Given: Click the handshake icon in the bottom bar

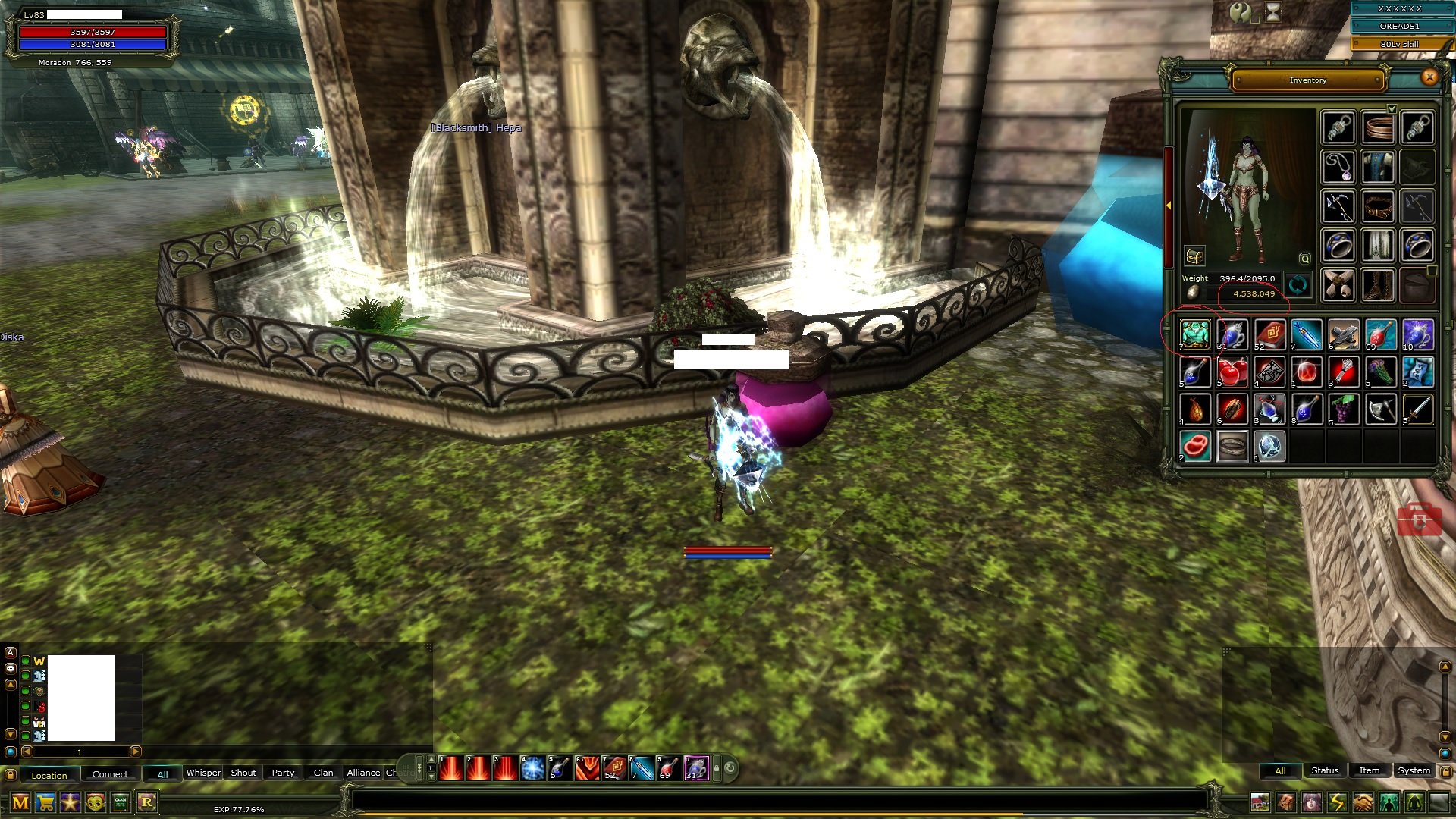Looking at the screenshot, I should tap(1363, 802).
